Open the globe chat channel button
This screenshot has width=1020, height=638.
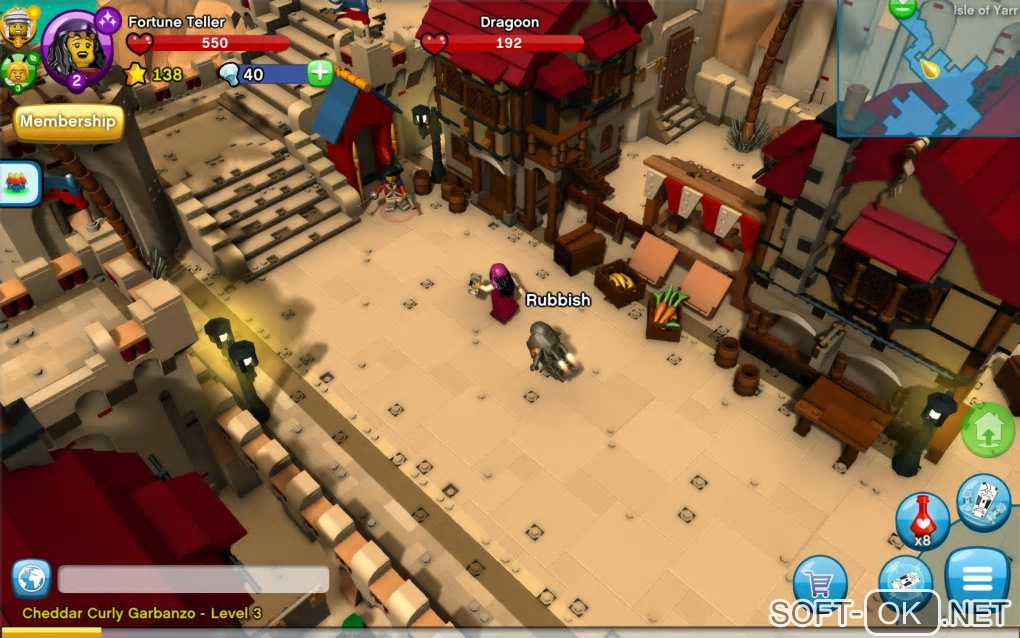click(31, 579)
